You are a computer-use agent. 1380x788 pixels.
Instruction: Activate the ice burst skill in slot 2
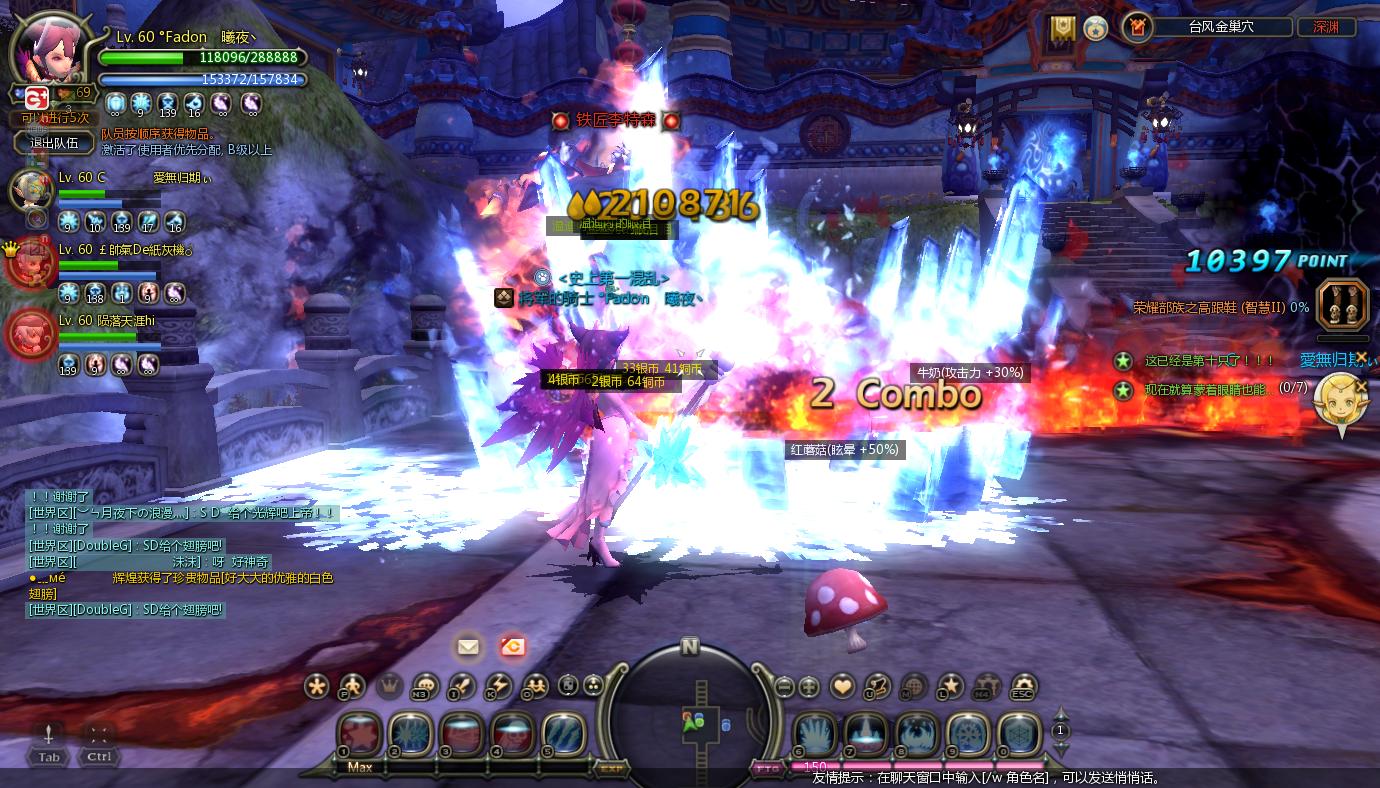click(410, 735)
